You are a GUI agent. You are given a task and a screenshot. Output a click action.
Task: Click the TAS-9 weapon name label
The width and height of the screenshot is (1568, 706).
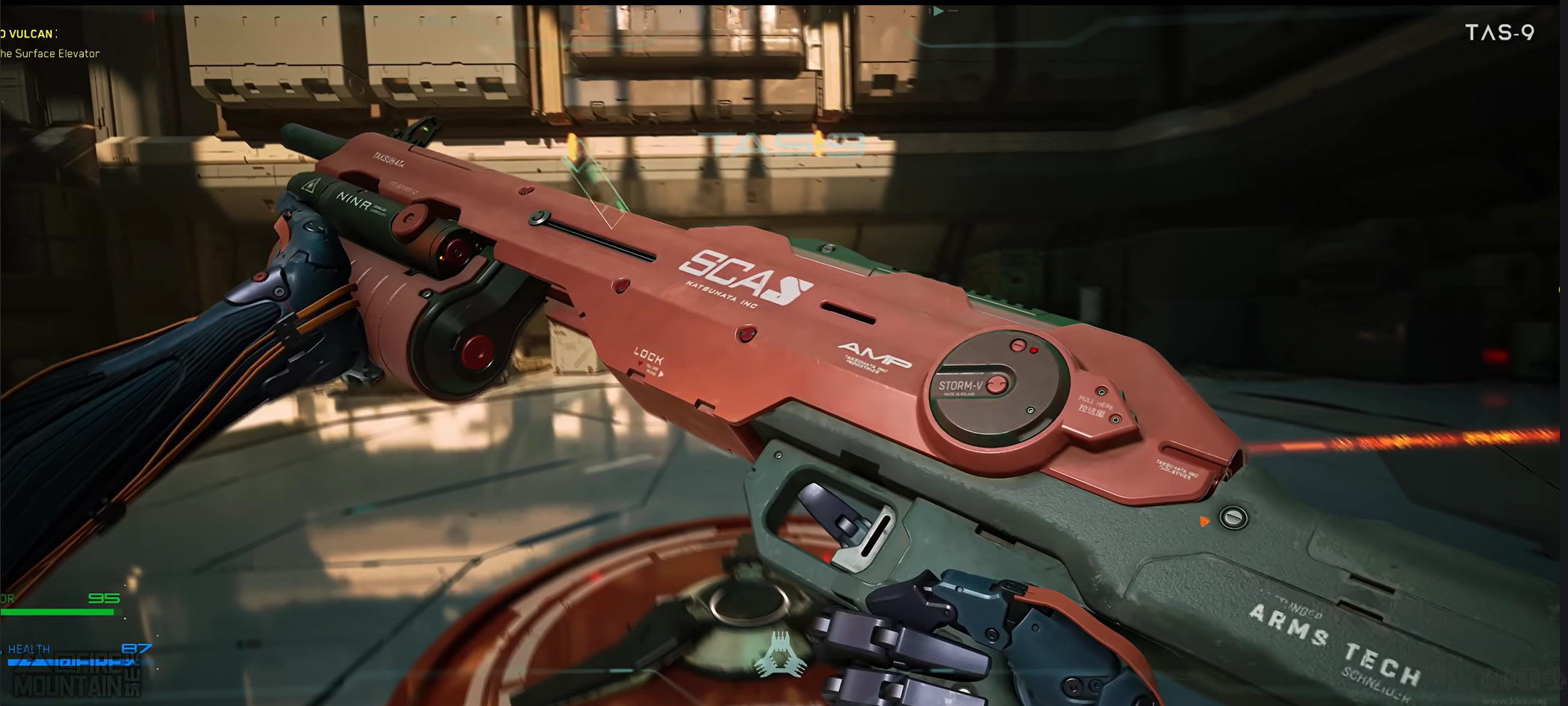[1499, 33]
